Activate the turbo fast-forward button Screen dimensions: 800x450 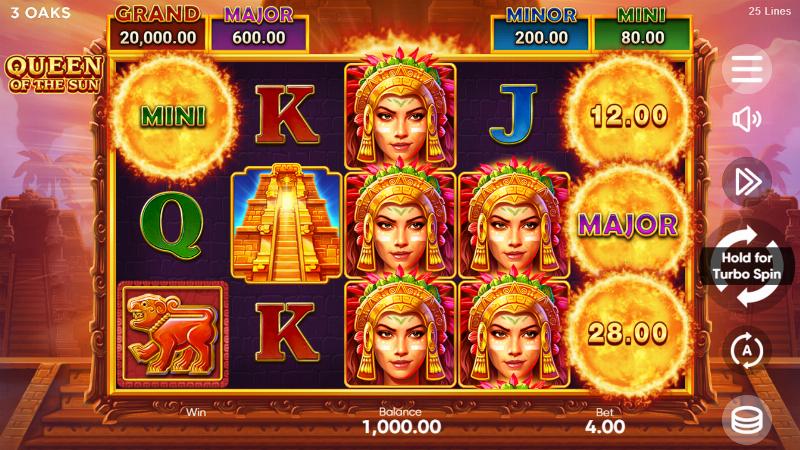(x=746, y=181)
